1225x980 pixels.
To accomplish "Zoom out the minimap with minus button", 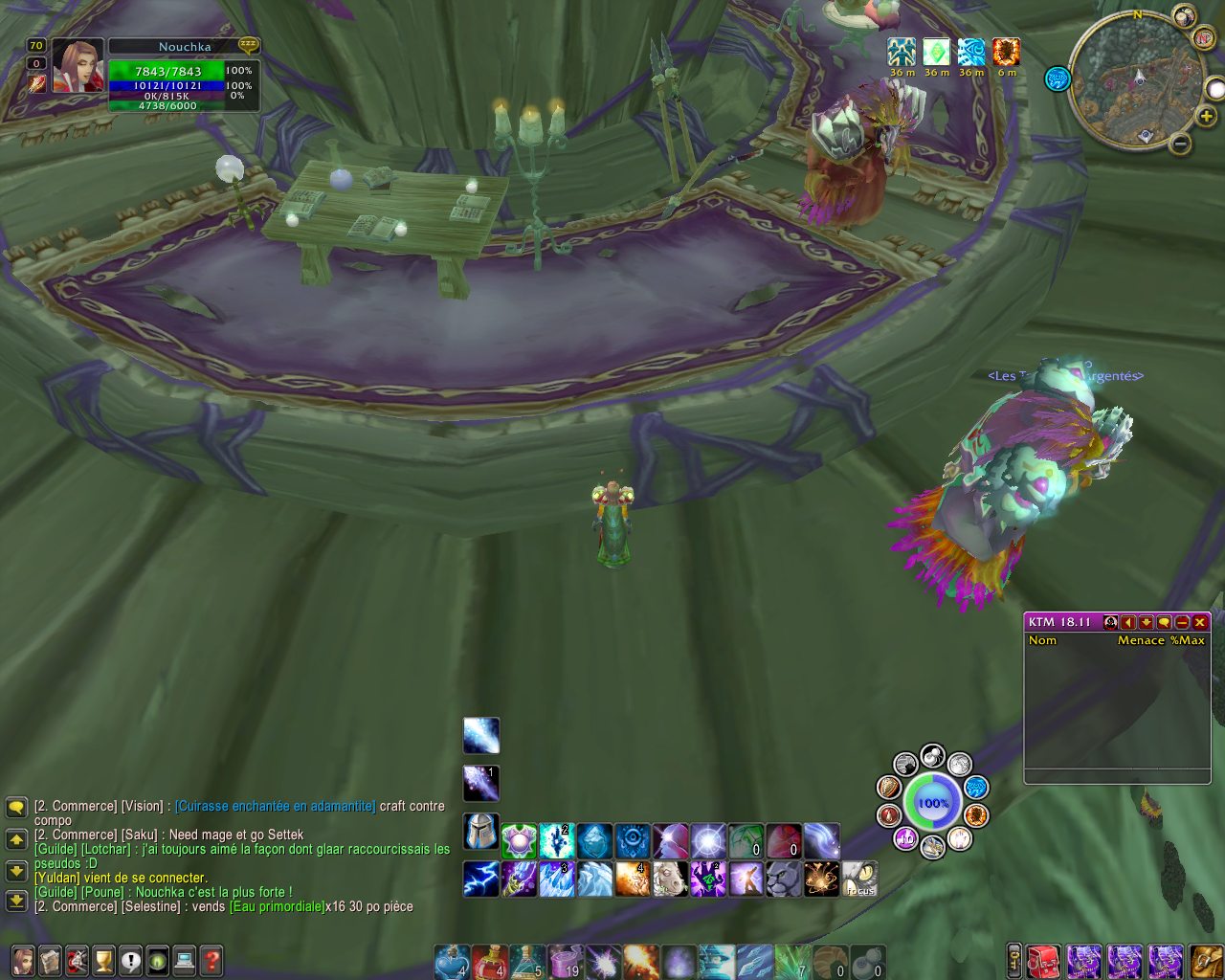I will tap(1180, 145).
